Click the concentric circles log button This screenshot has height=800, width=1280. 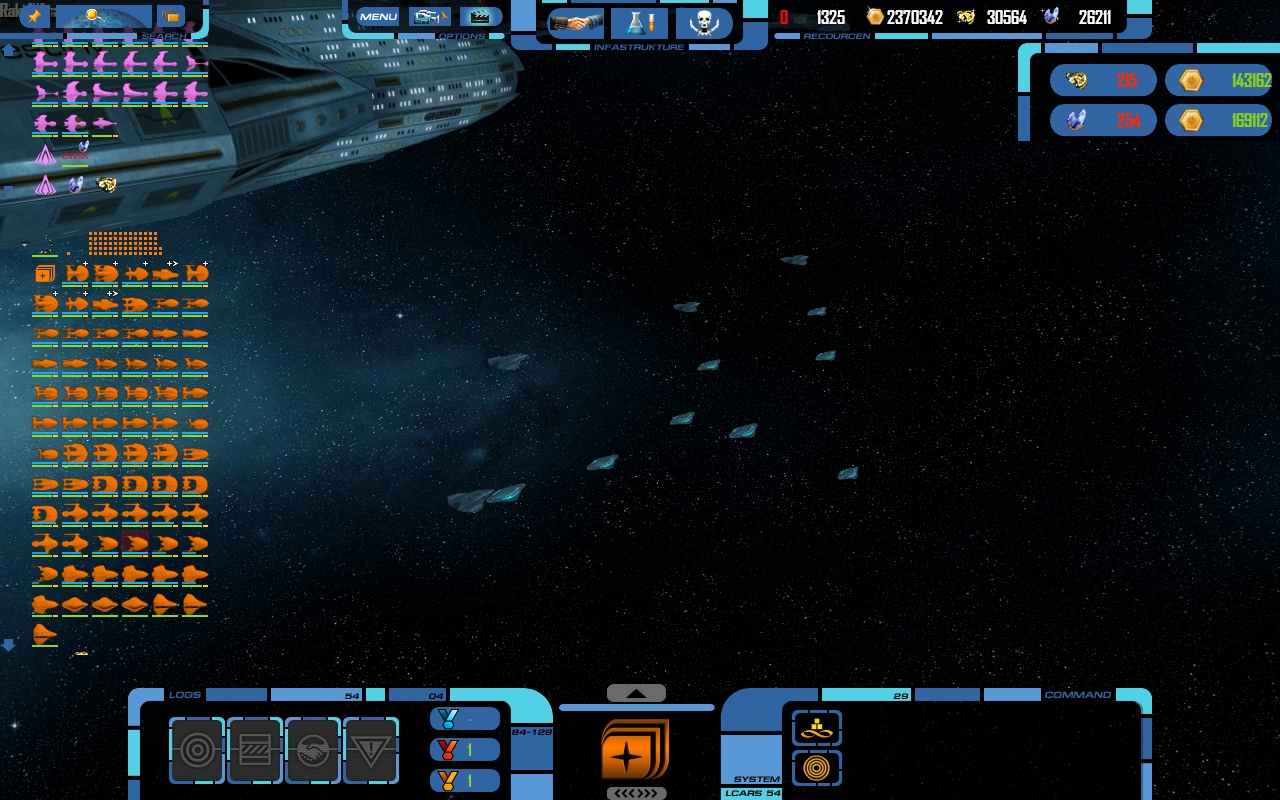tap(197, 750)
